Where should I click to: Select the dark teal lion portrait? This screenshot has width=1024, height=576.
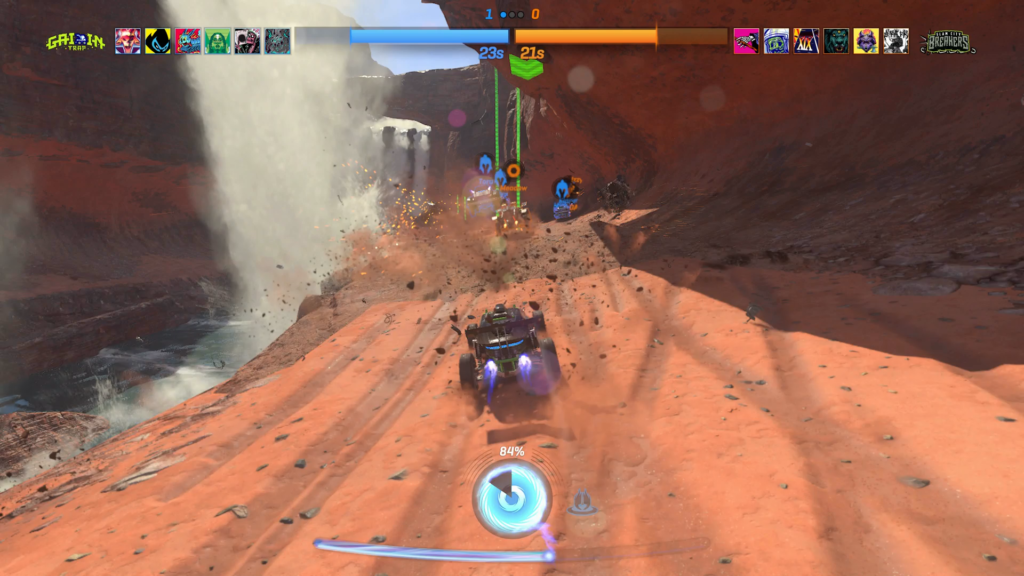836,41
